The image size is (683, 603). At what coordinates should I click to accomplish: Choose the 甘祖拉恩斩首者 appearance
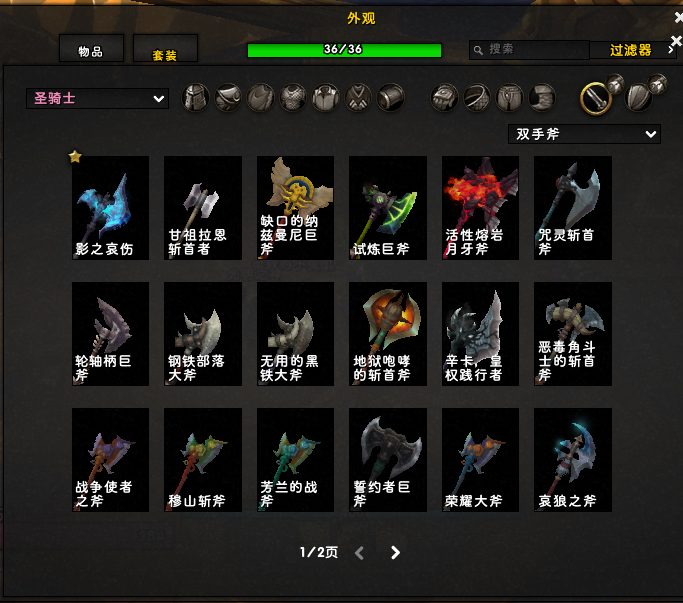click(203, 207)
